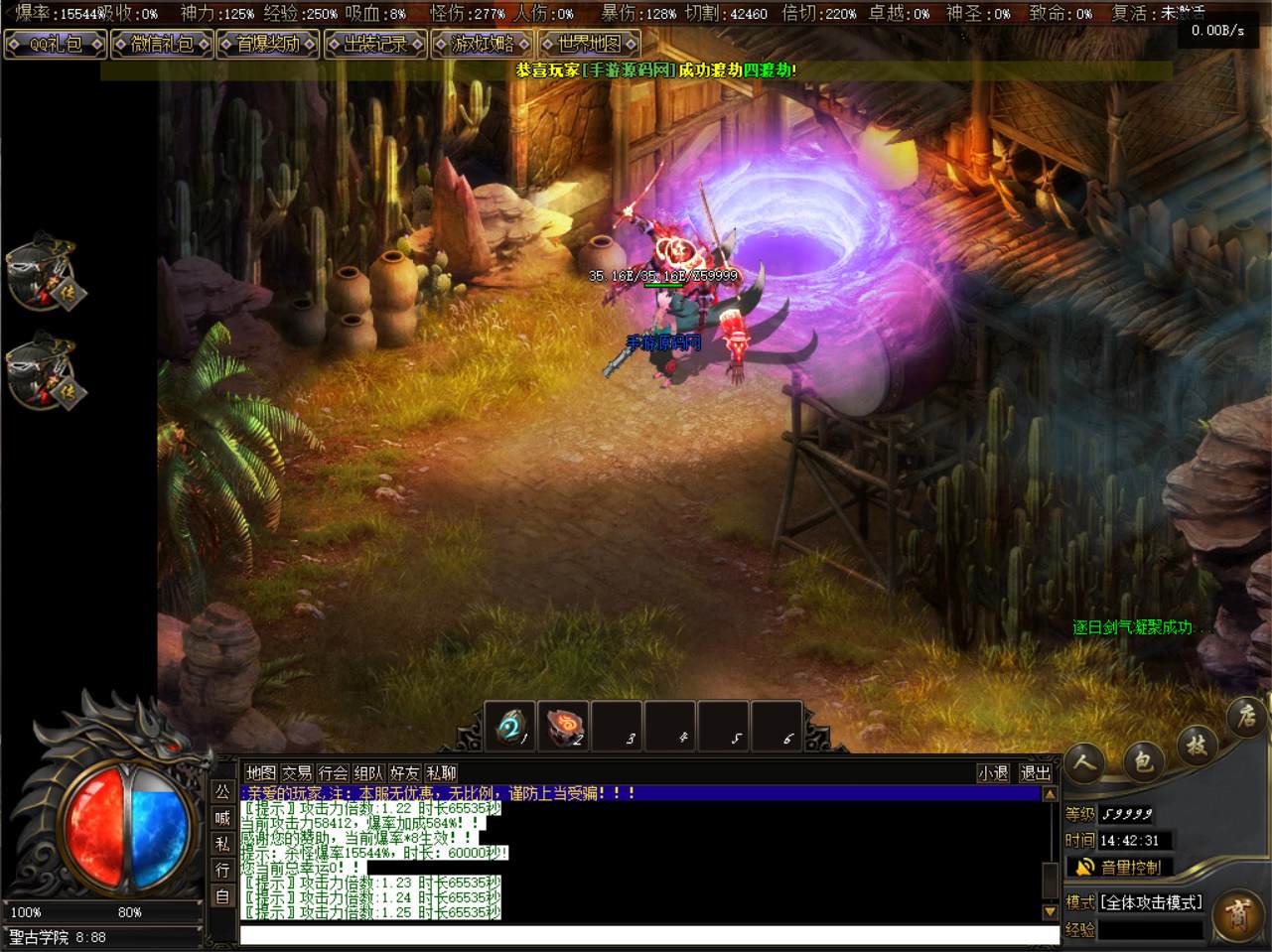Select the 组队 chat tab
The image size is (1272, 952).
(368, 773)
